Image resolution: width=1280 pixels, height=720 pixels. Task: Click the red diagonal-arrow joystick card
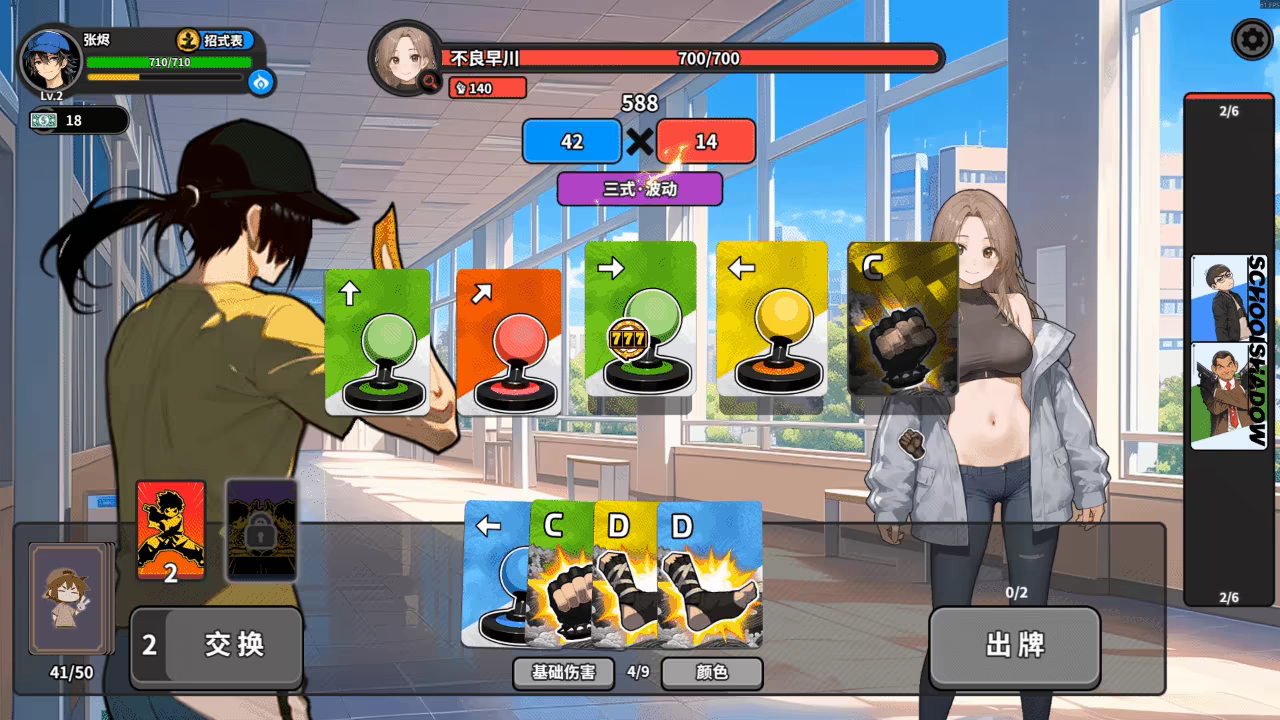[509, 342]
